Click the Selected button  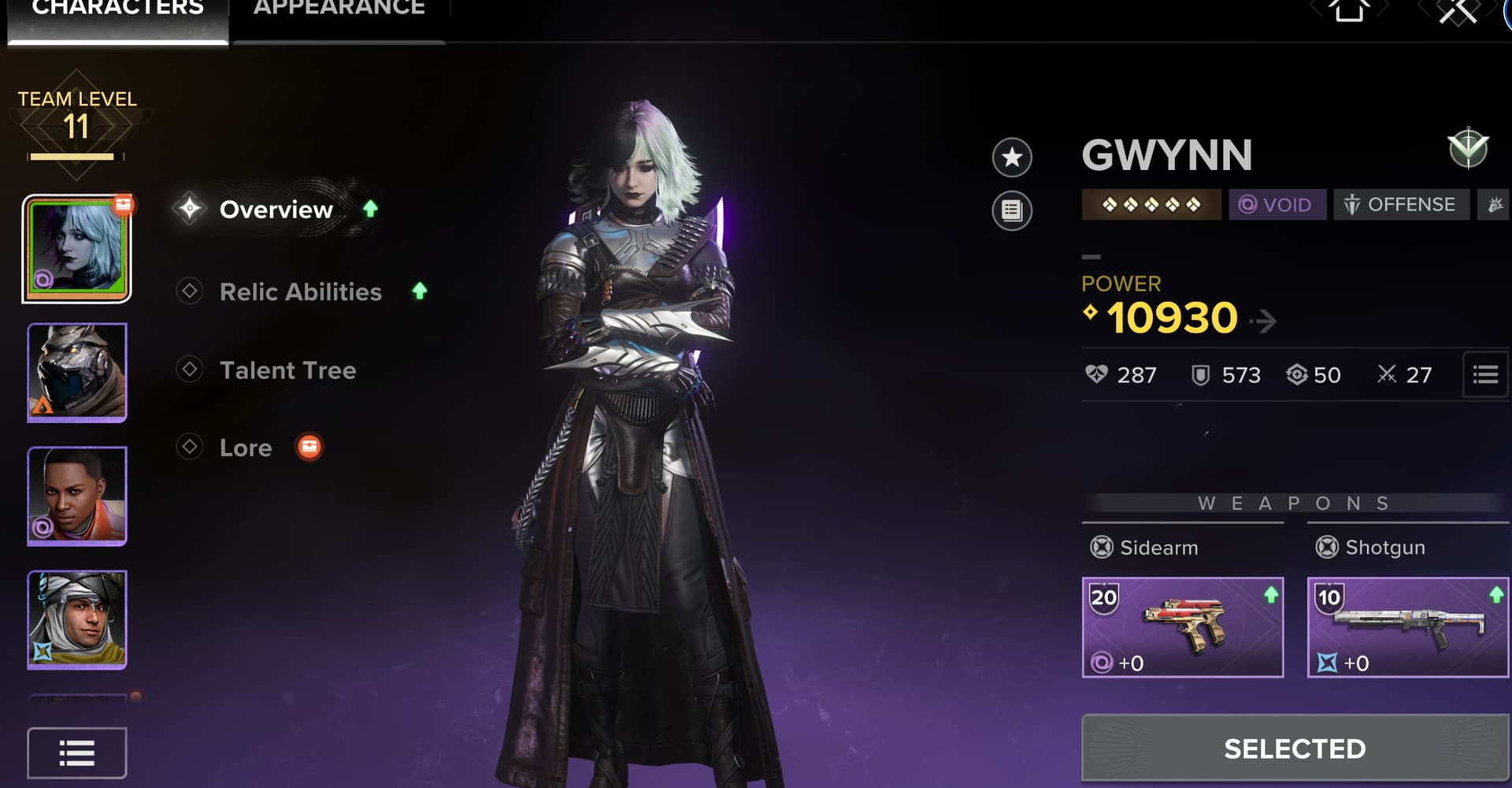pyautogui.click(x=1295, y=749)
